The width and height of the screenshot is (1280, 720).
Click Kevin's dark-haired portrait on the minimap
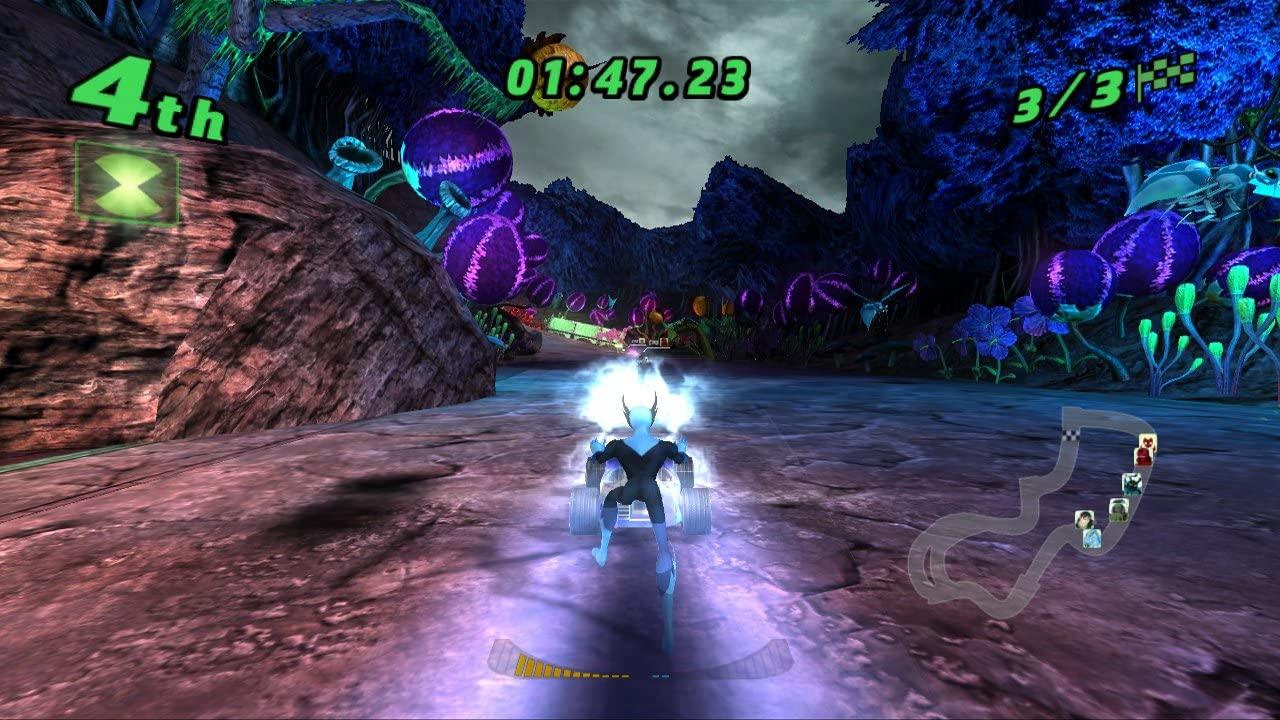1085,519
